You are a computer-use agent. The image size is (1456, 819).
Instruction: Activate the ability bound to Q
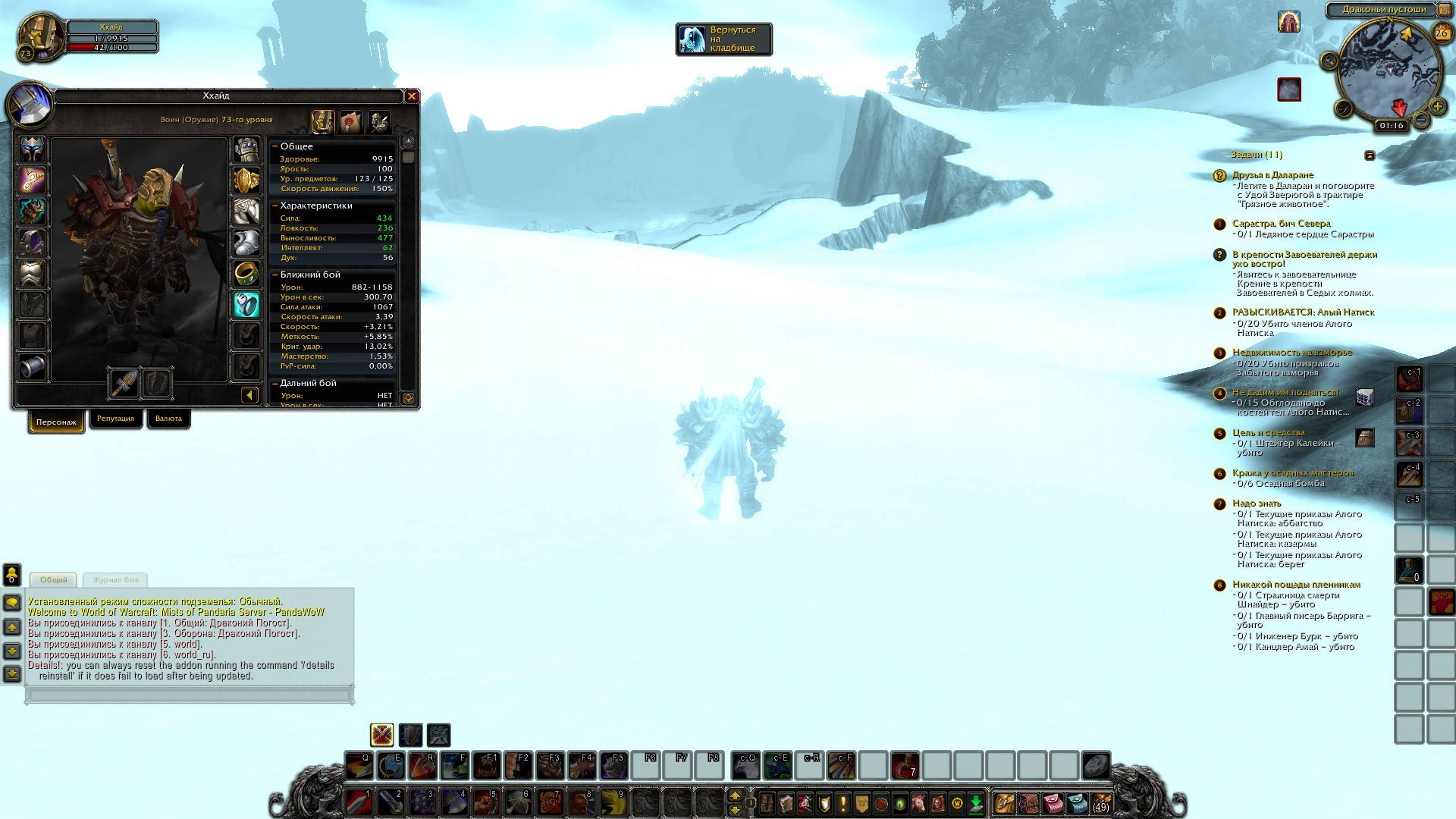click(x=359, y=766)
